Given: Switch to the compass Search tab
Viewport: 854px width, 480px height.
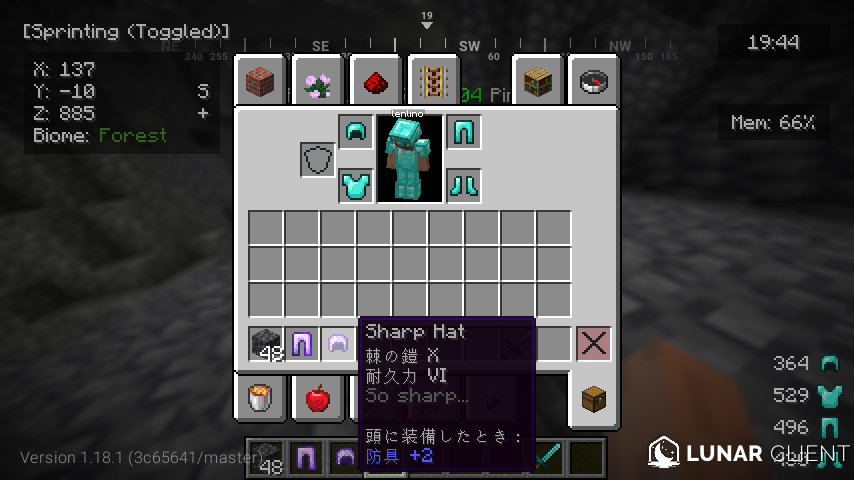Looking at the screenshot, I should pos(594,79).
